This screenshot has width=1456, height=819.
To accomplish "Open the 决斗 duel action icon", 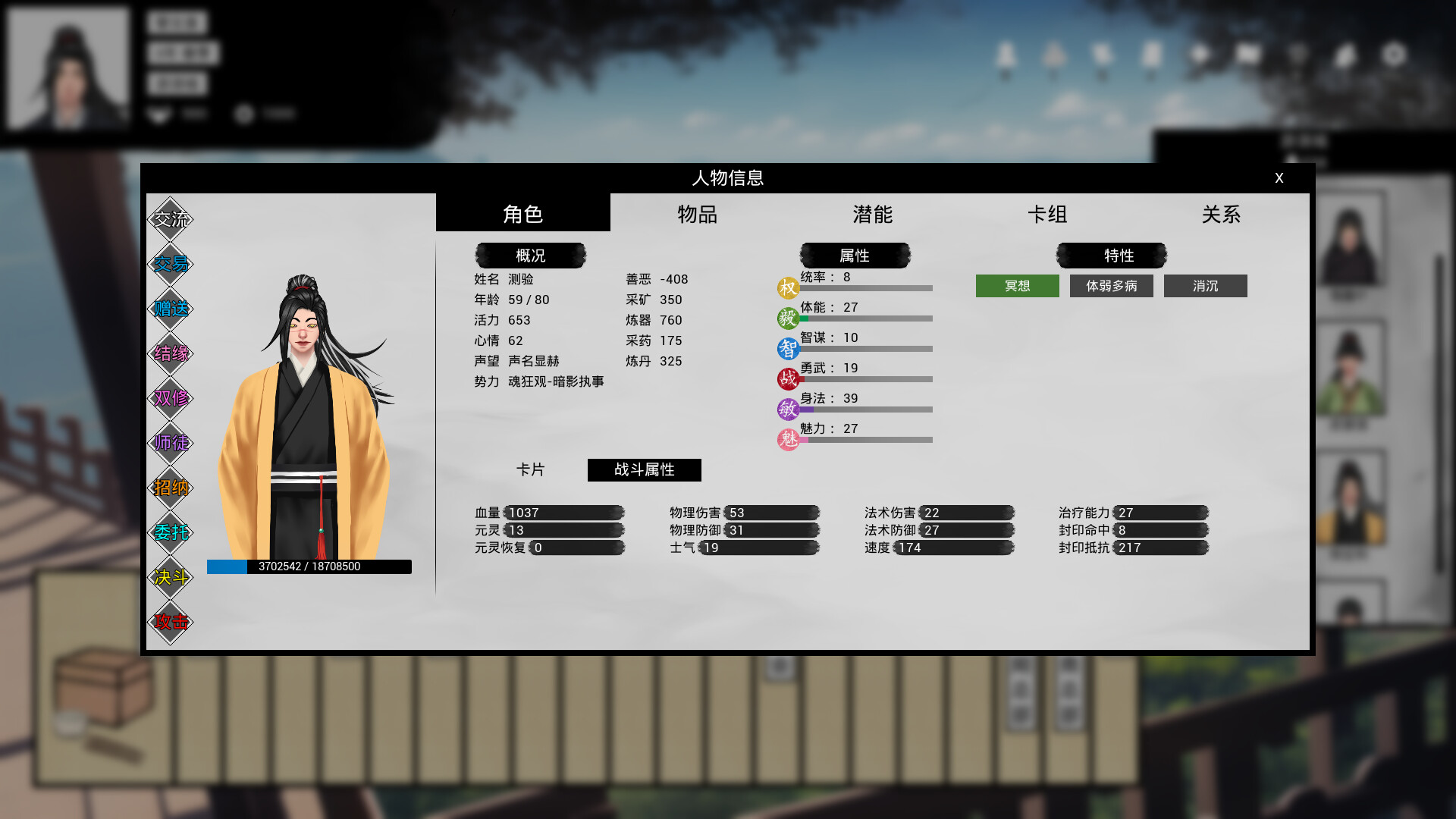I will (x=171, y=577).
